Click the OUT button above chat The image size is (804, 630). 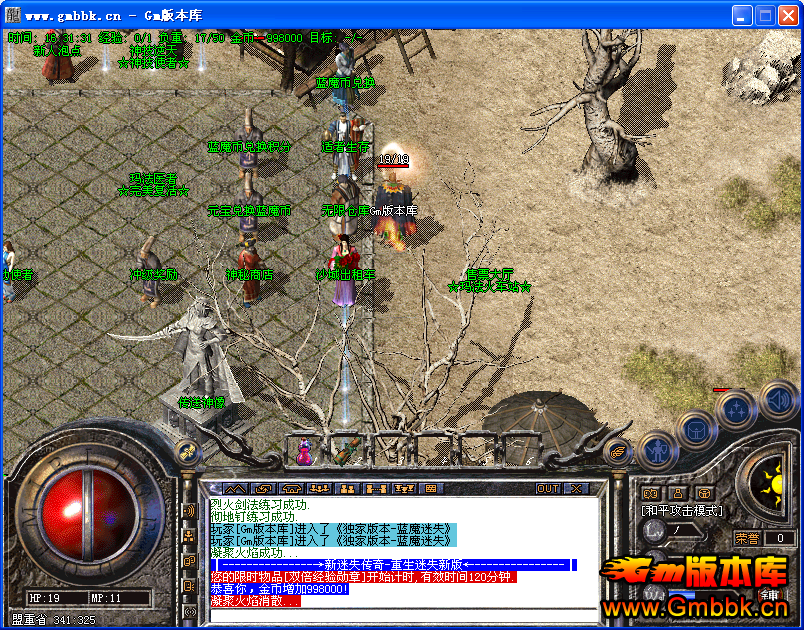coord(548,488)
